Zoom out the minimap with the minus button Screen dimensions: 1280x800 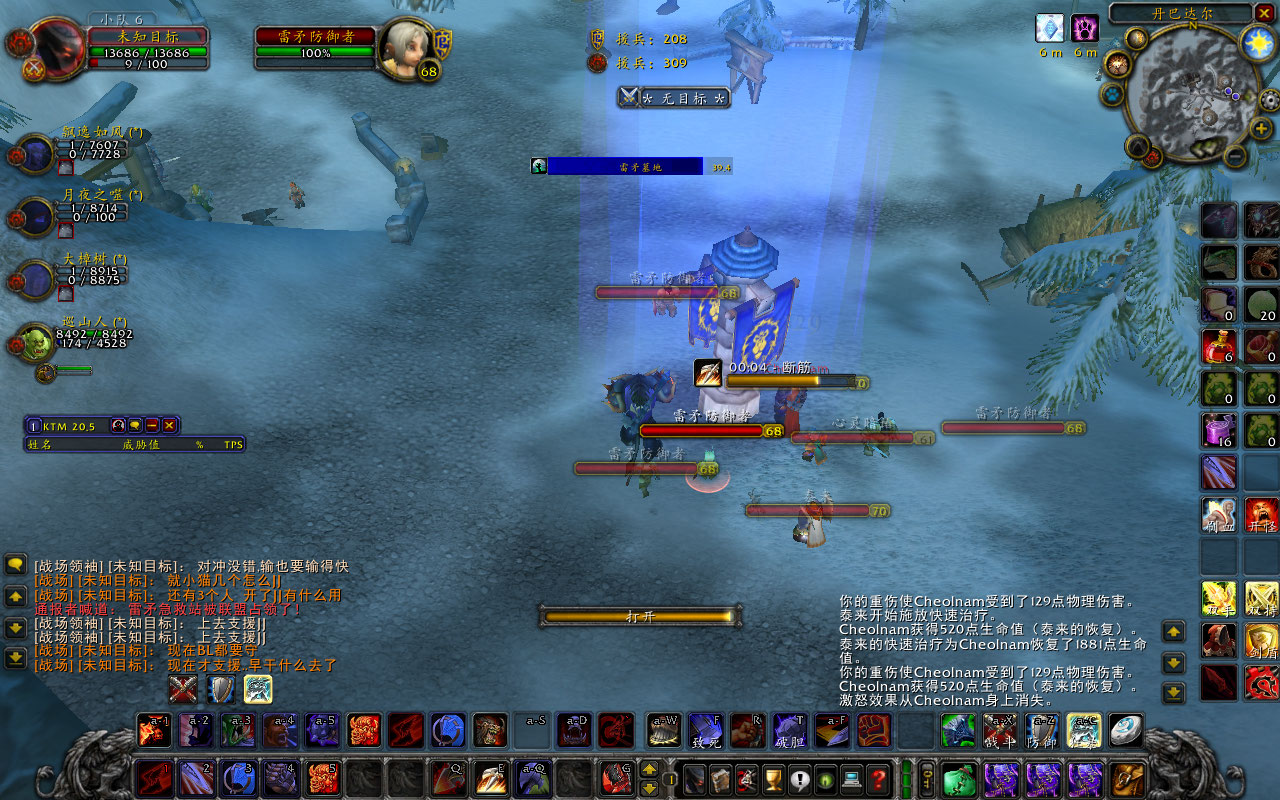1236,156
